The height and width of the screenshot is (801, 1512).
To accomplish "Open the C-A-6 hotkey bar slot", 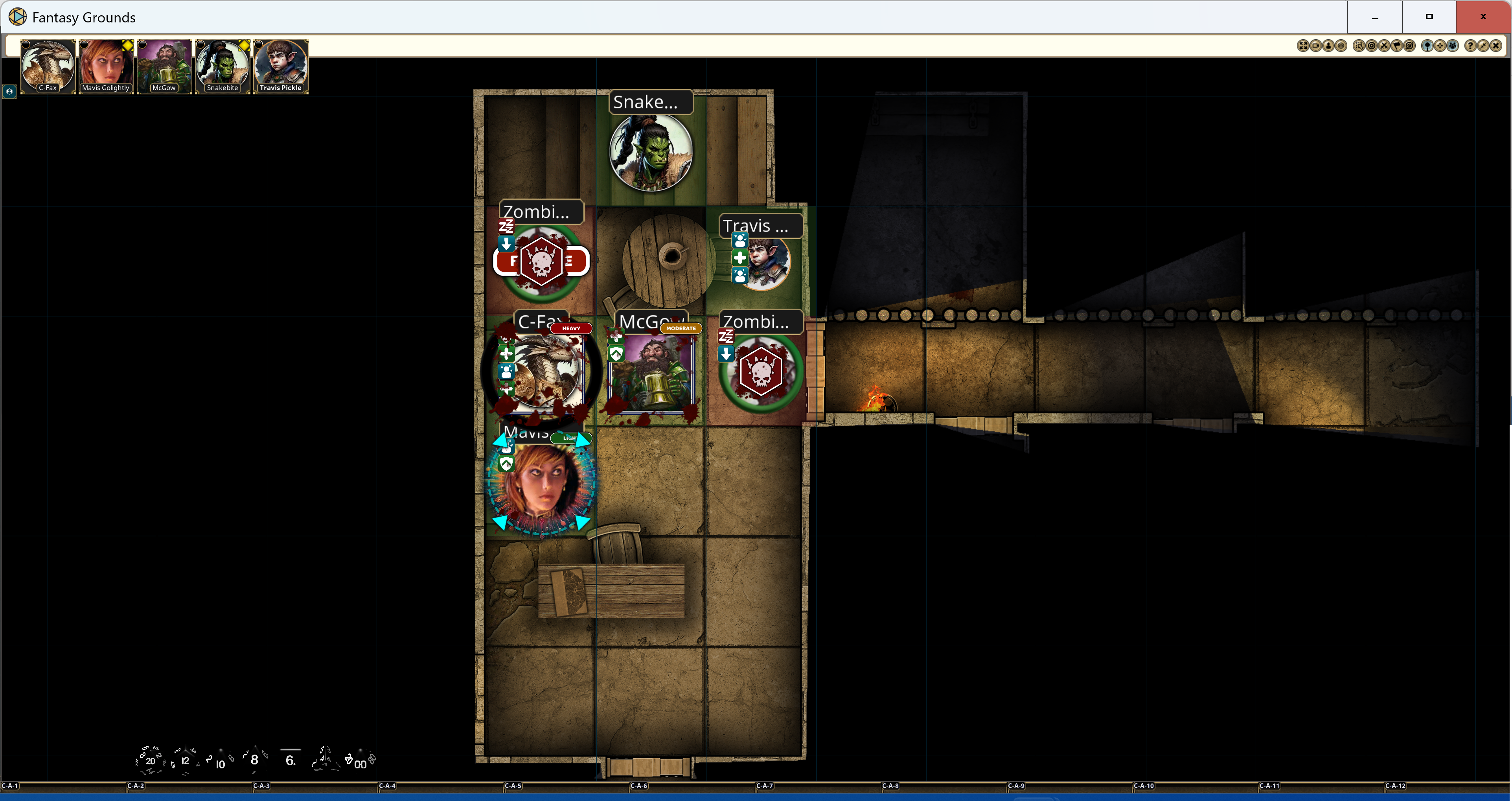I will click(x=638, y=786).
